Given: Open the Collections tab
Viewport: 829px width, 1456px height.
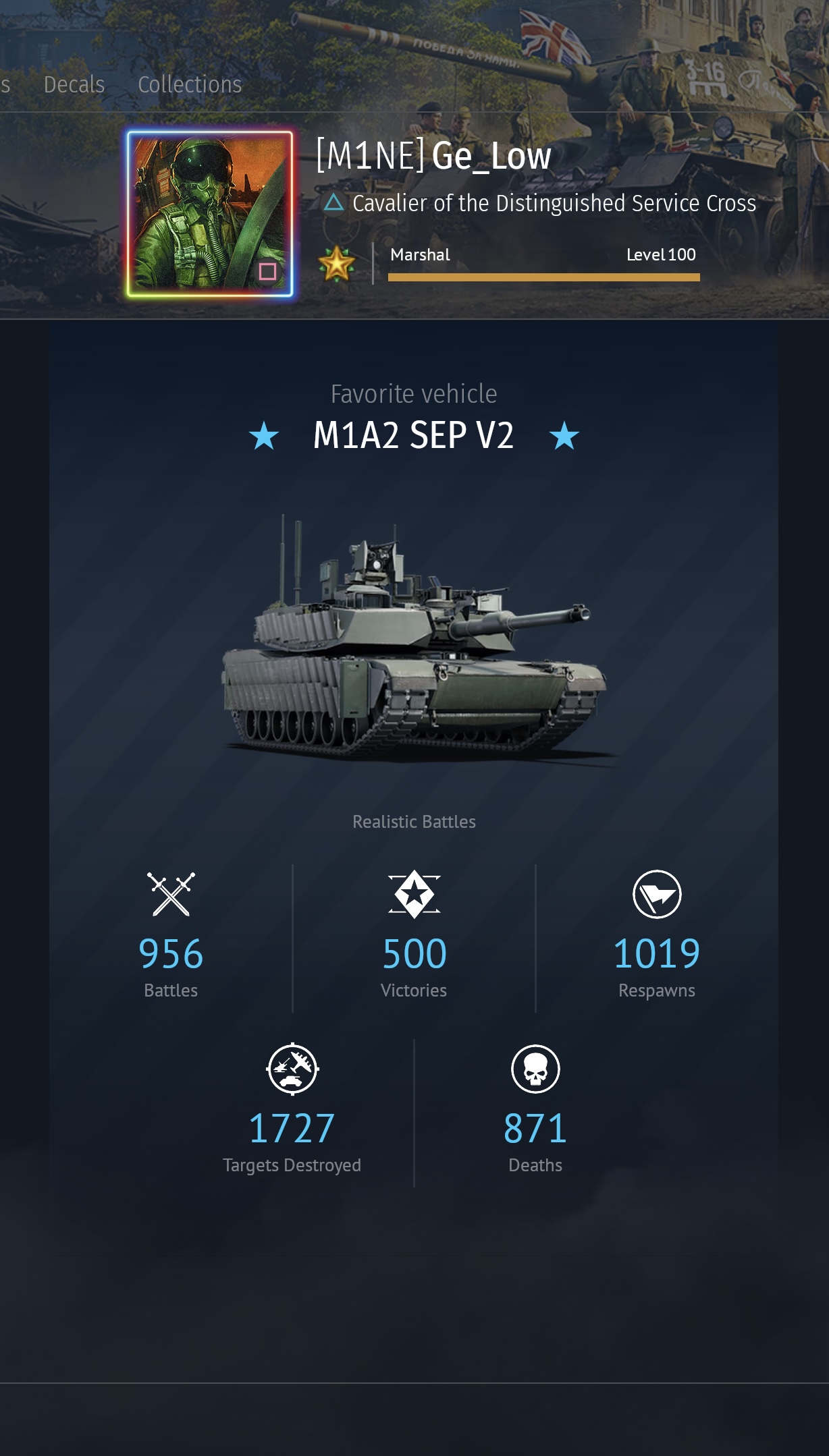Looking at the screenshot, I should pyautogui.click(x=190, y=85).
